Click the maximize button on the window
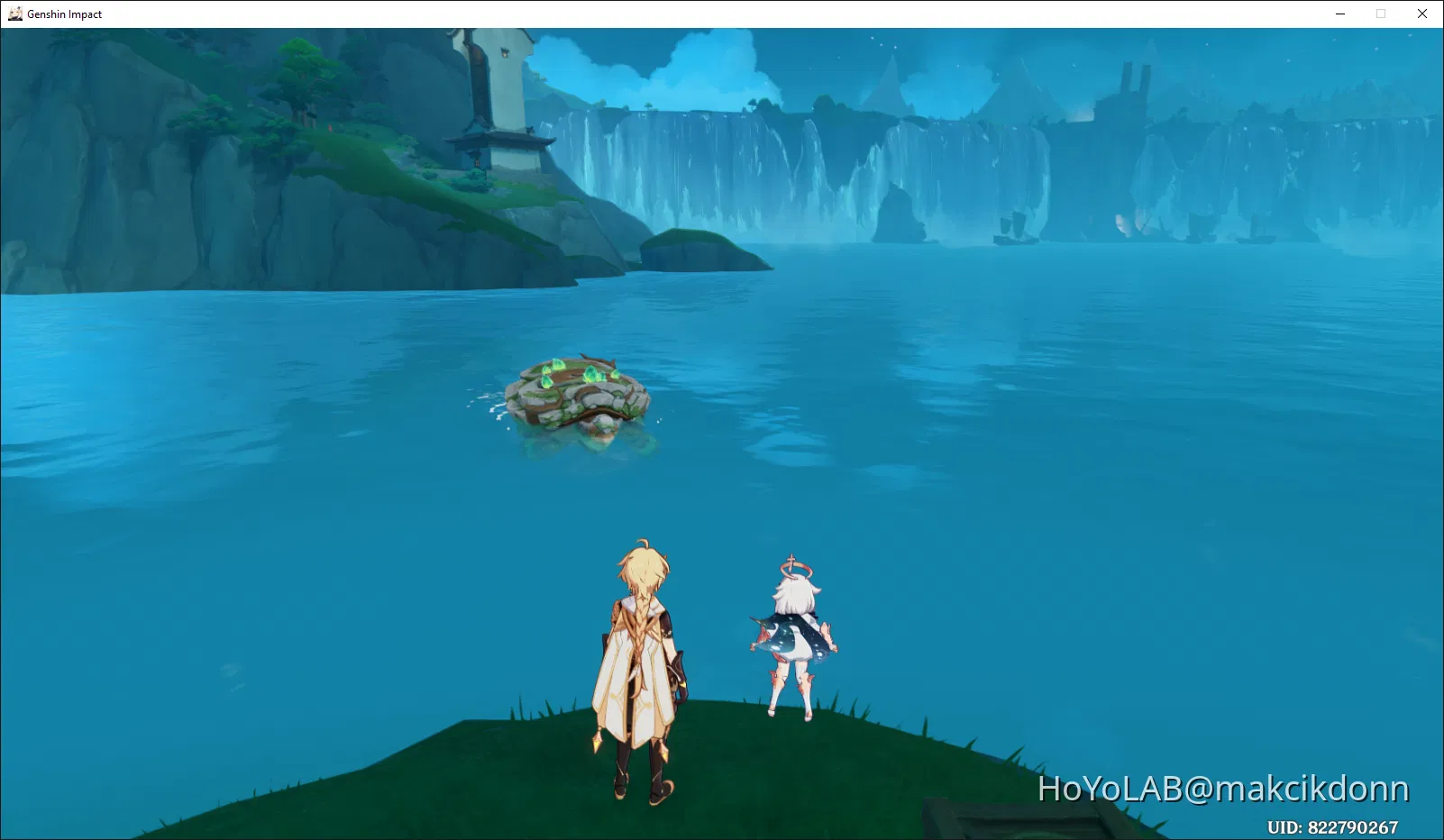 pyautogui.click(x=1380, y=14)
